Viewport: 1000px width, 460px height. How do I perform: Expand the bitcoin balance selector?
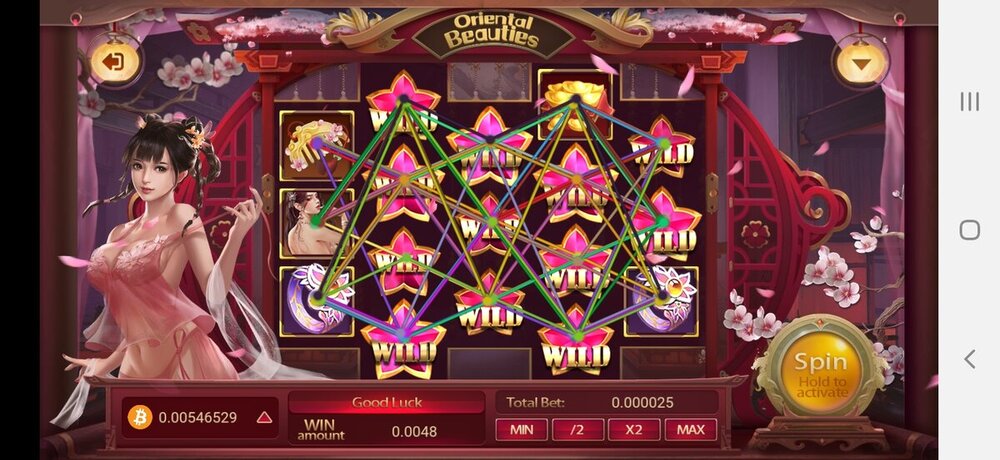click(x=264, y=417)
